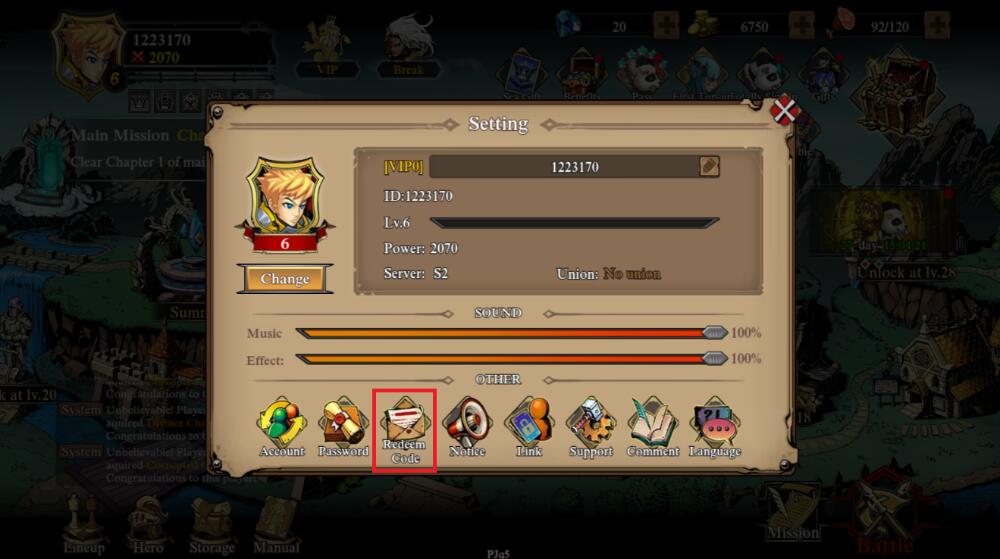The width and height of the screenshot is (1000, 559).
Task: Edit the player name with pencil icon
Action: pos(709,167)
